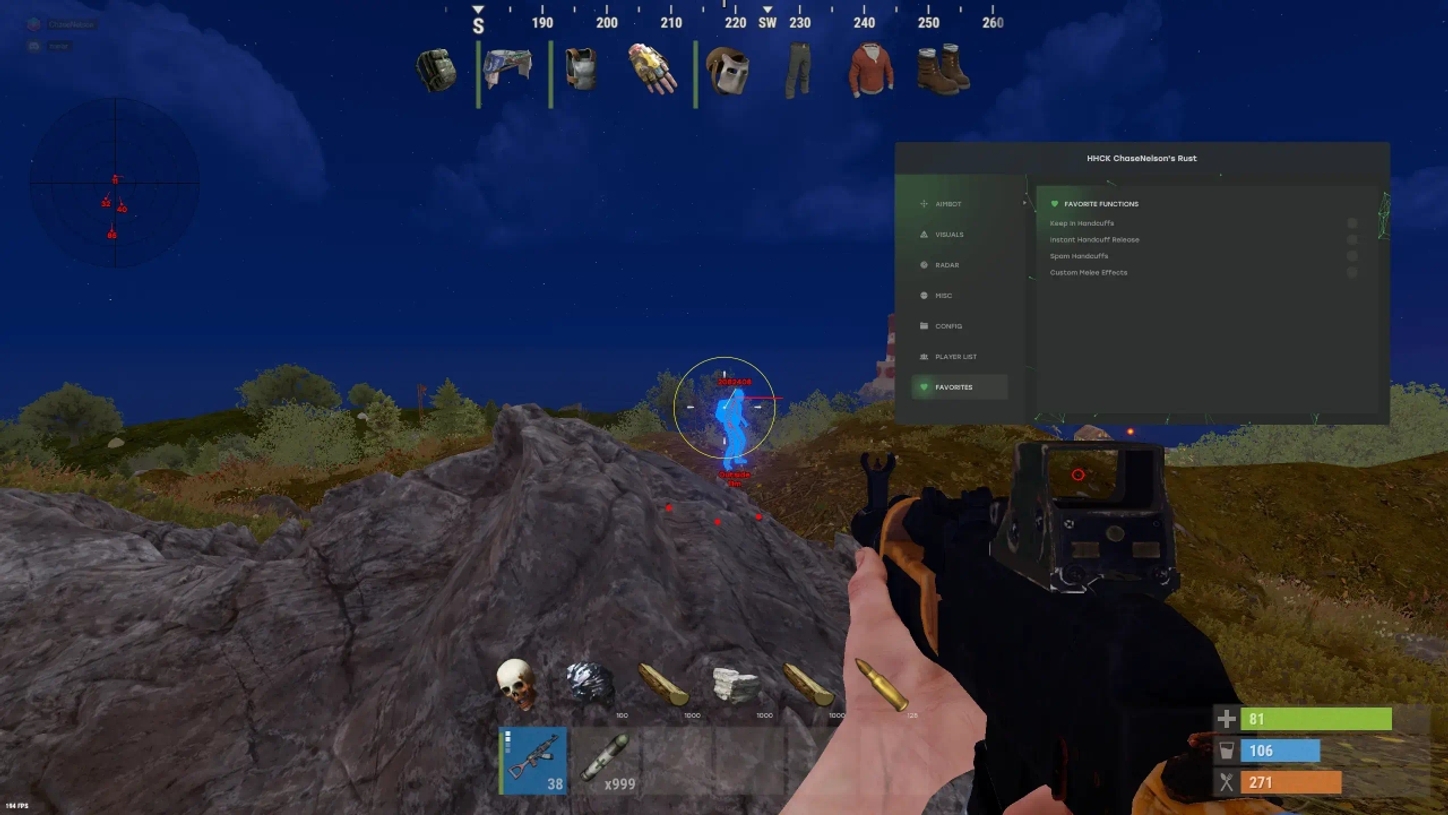Select the AK-47 weapon slot
Viewport: 1448px width, 815px height.
[x=531, y=760]
